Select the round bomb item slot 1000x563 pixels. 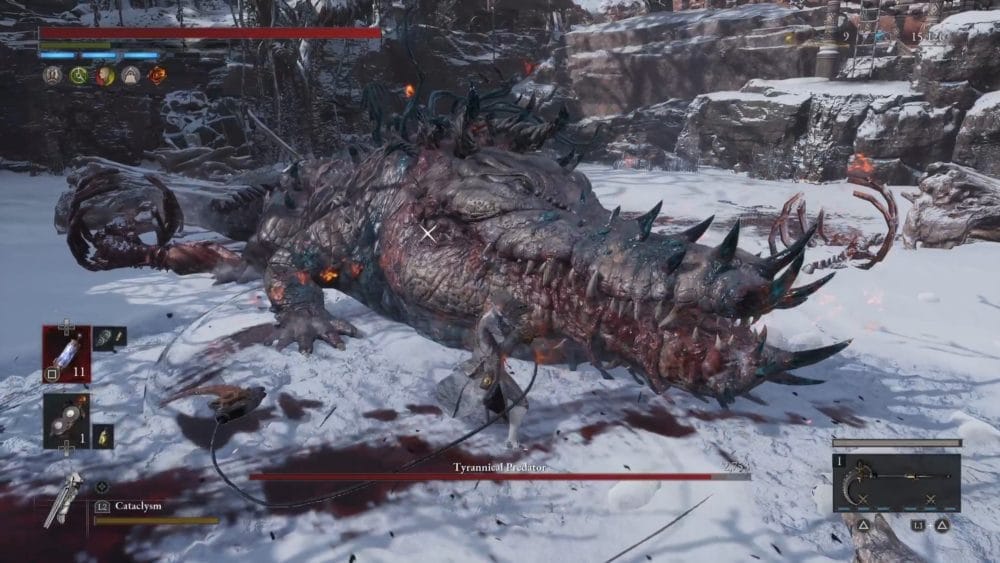click(66, 420)
